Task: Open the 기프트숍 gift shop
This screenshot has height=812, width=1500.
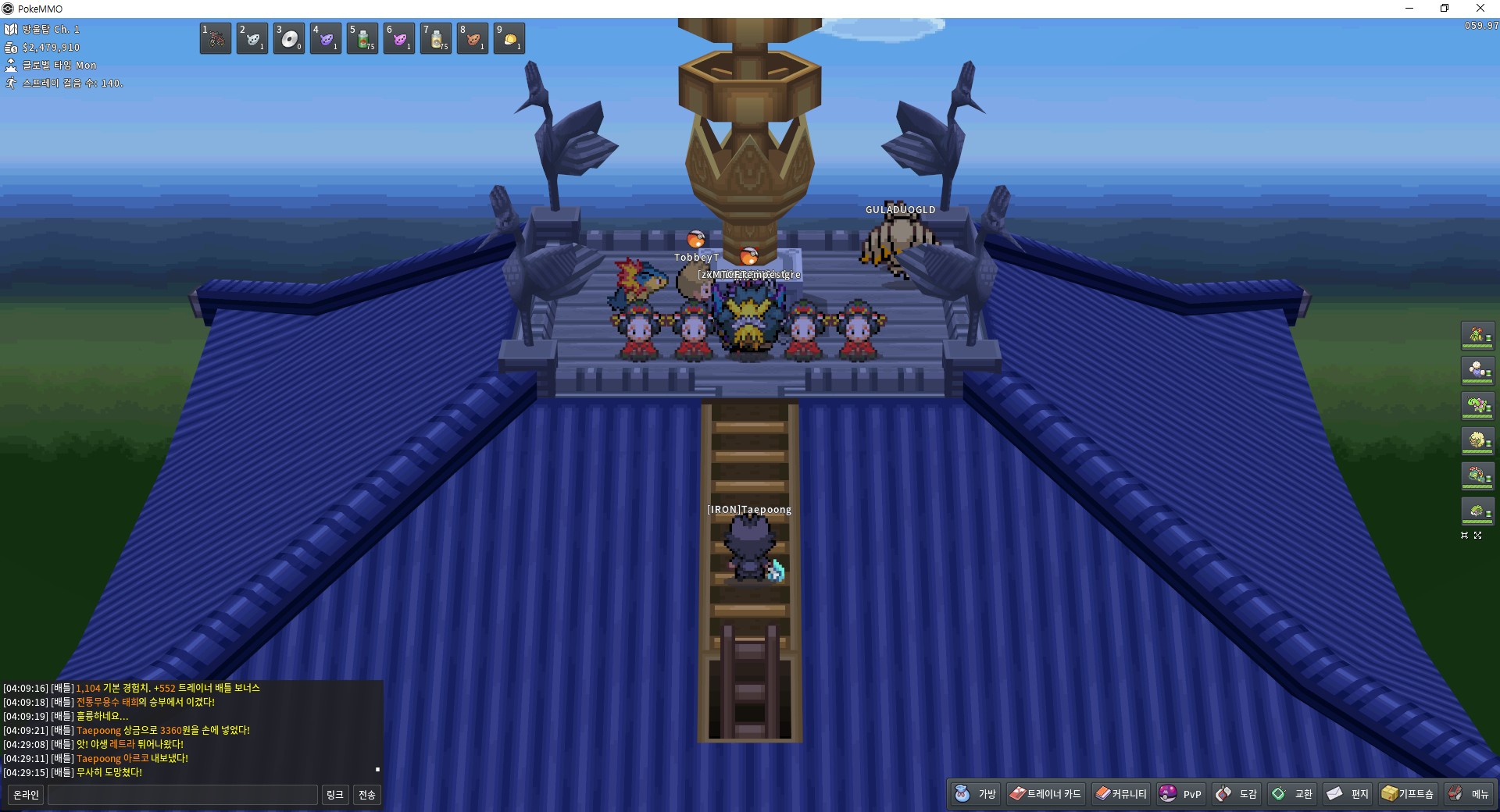Action: click(1408, 794)
